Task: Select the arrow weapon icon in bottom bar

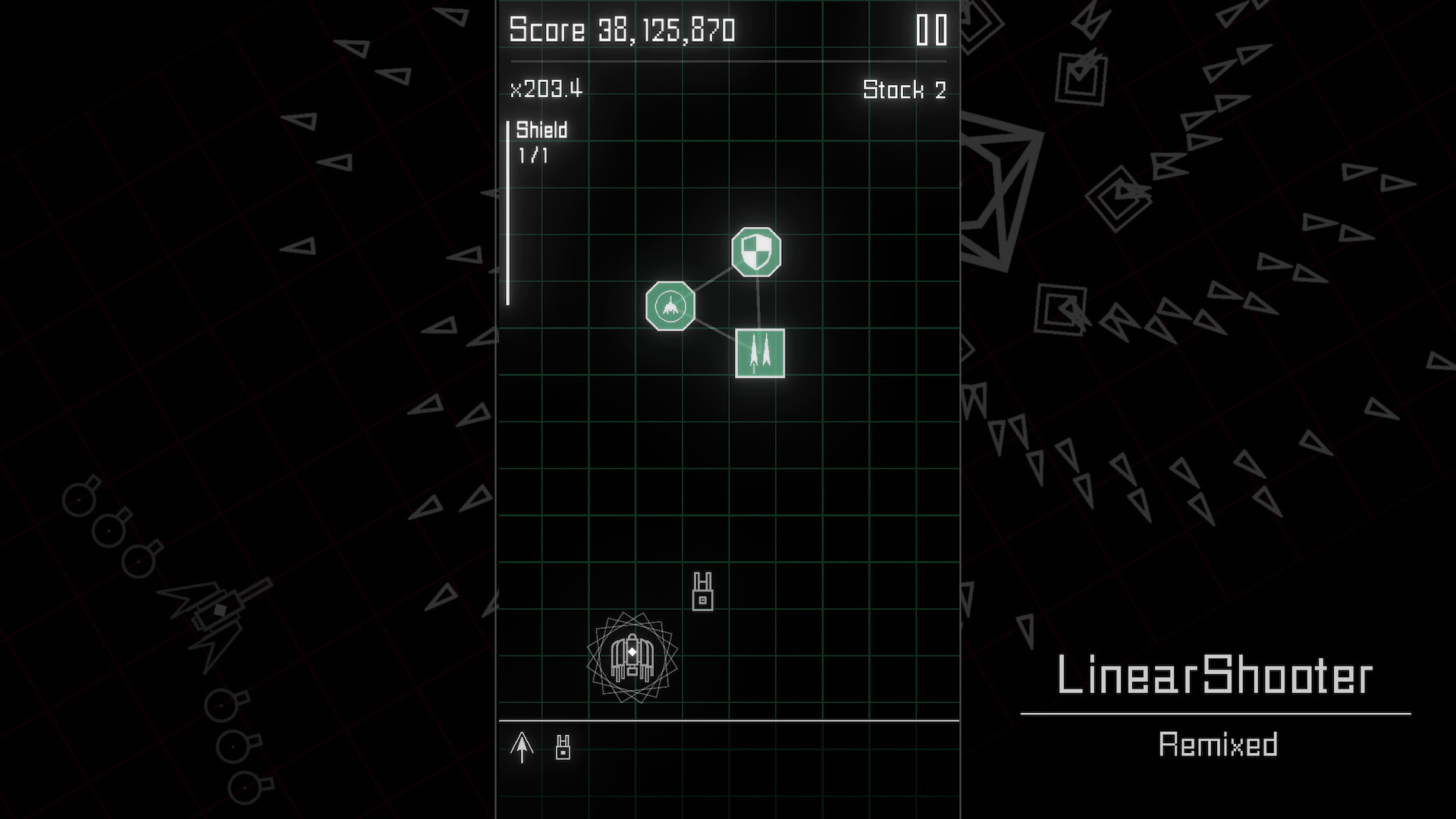Action: [522, 747]
